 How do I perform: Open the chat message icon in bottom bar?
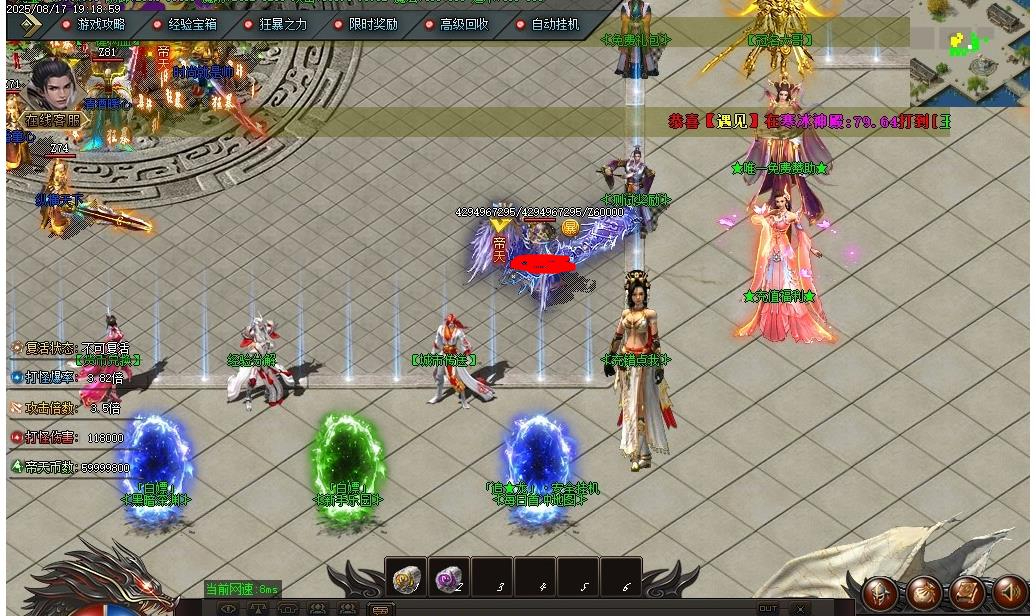[x=379, y=608]
